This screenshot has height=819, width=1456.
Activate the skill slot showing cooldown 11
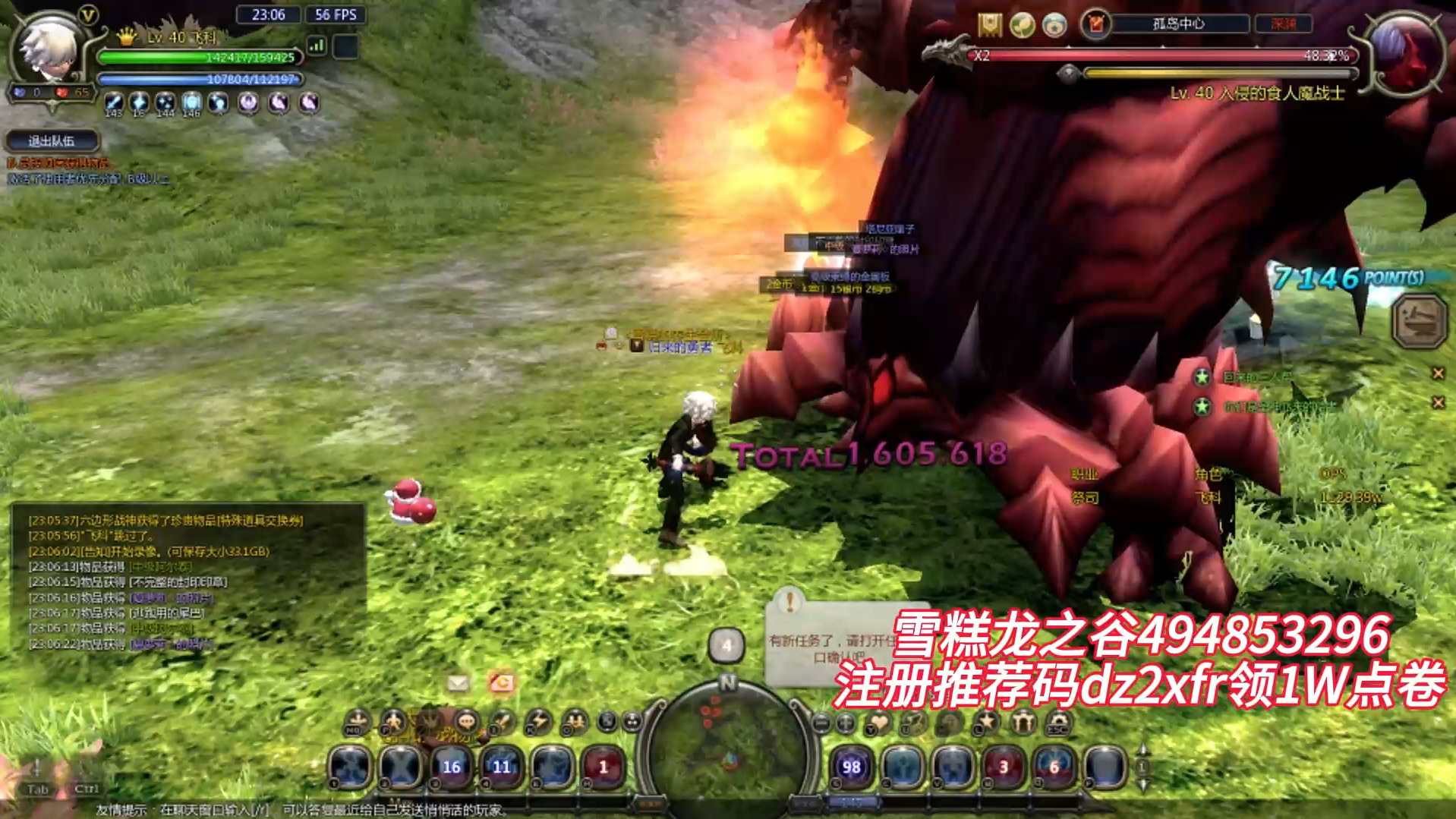(x=502, y=767)
